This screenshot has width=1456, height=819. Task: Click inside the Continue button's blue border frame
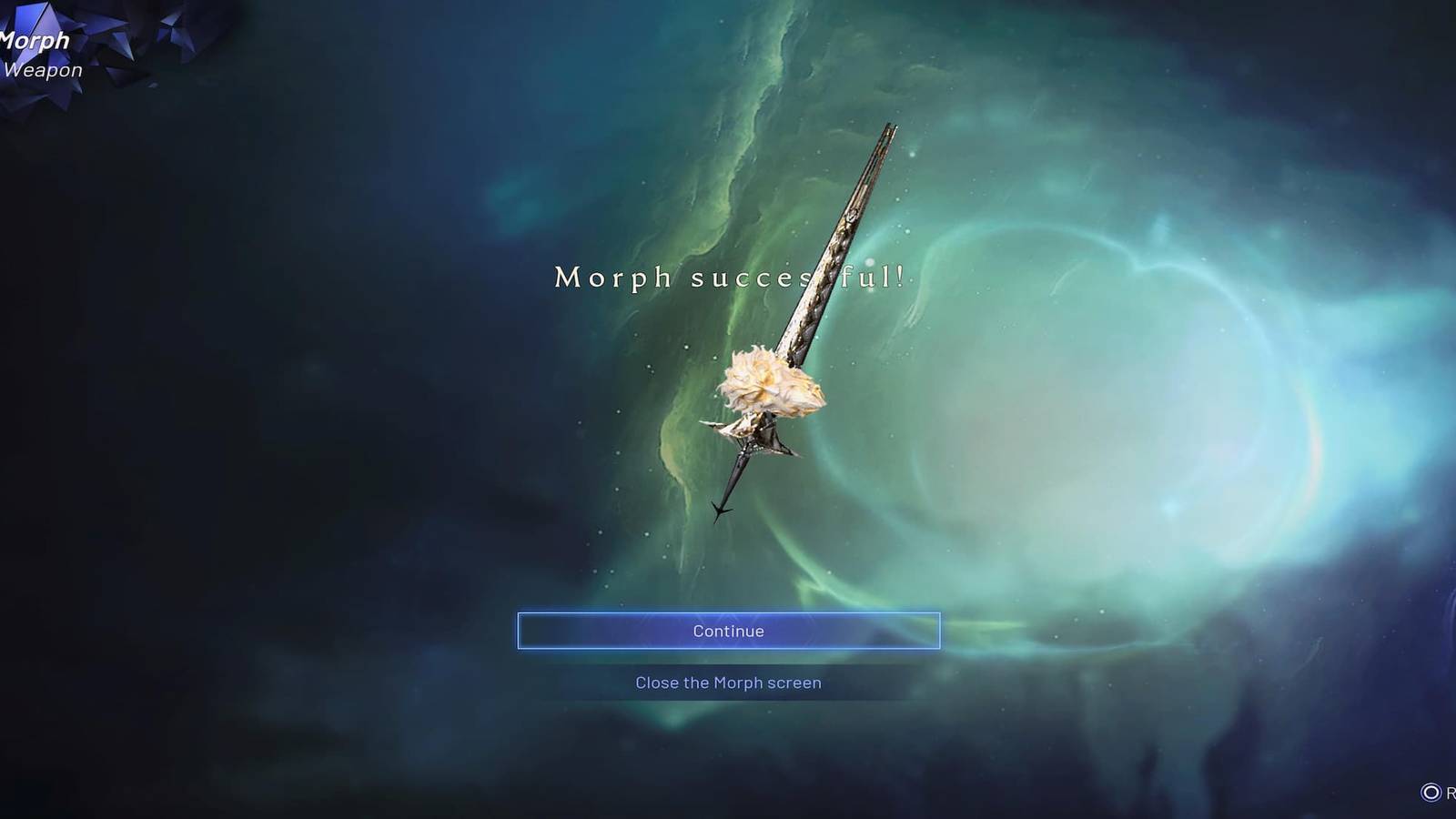coord(728,630)
